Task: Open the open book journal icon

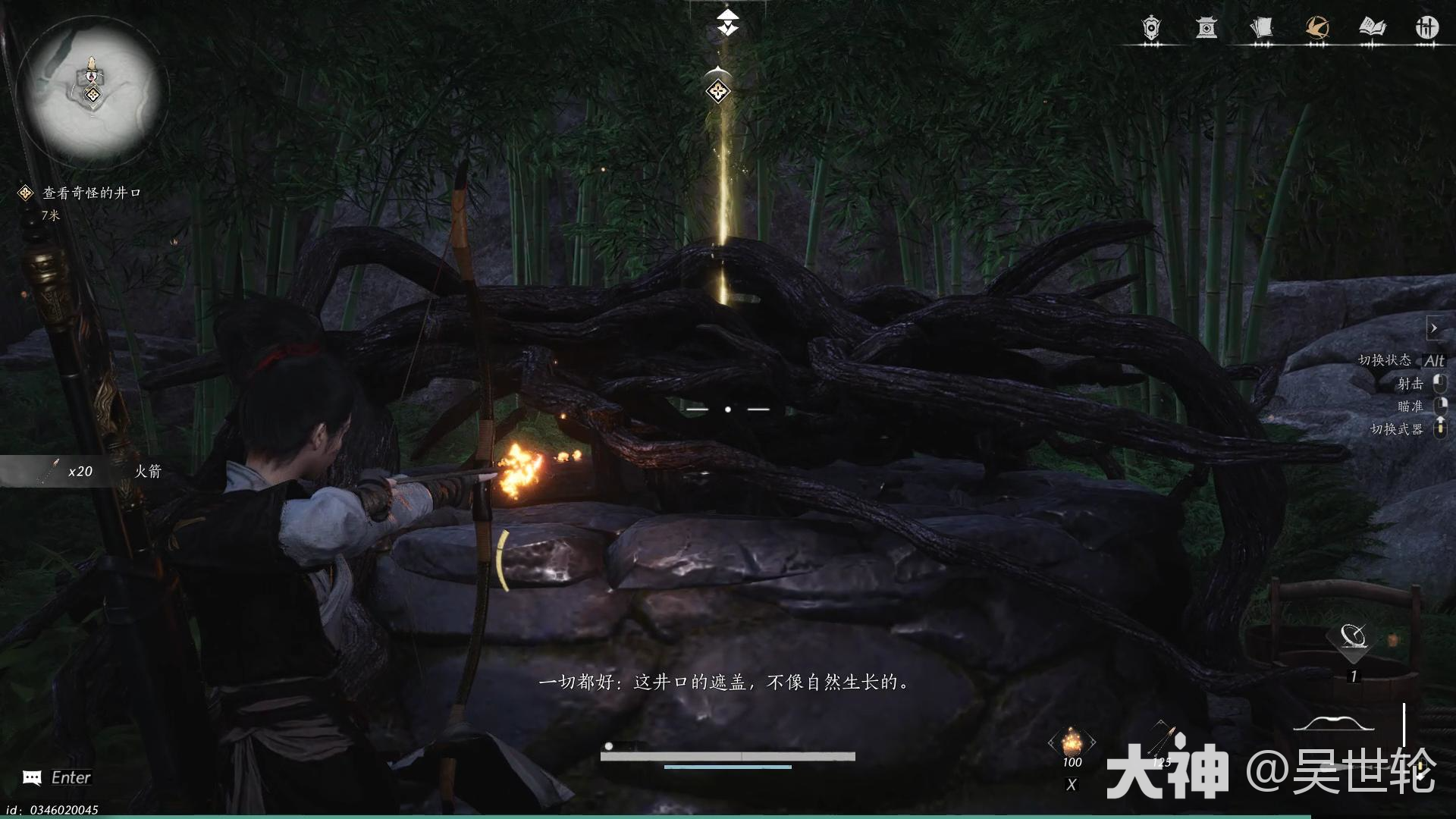Action: [x=1372, y=28]
